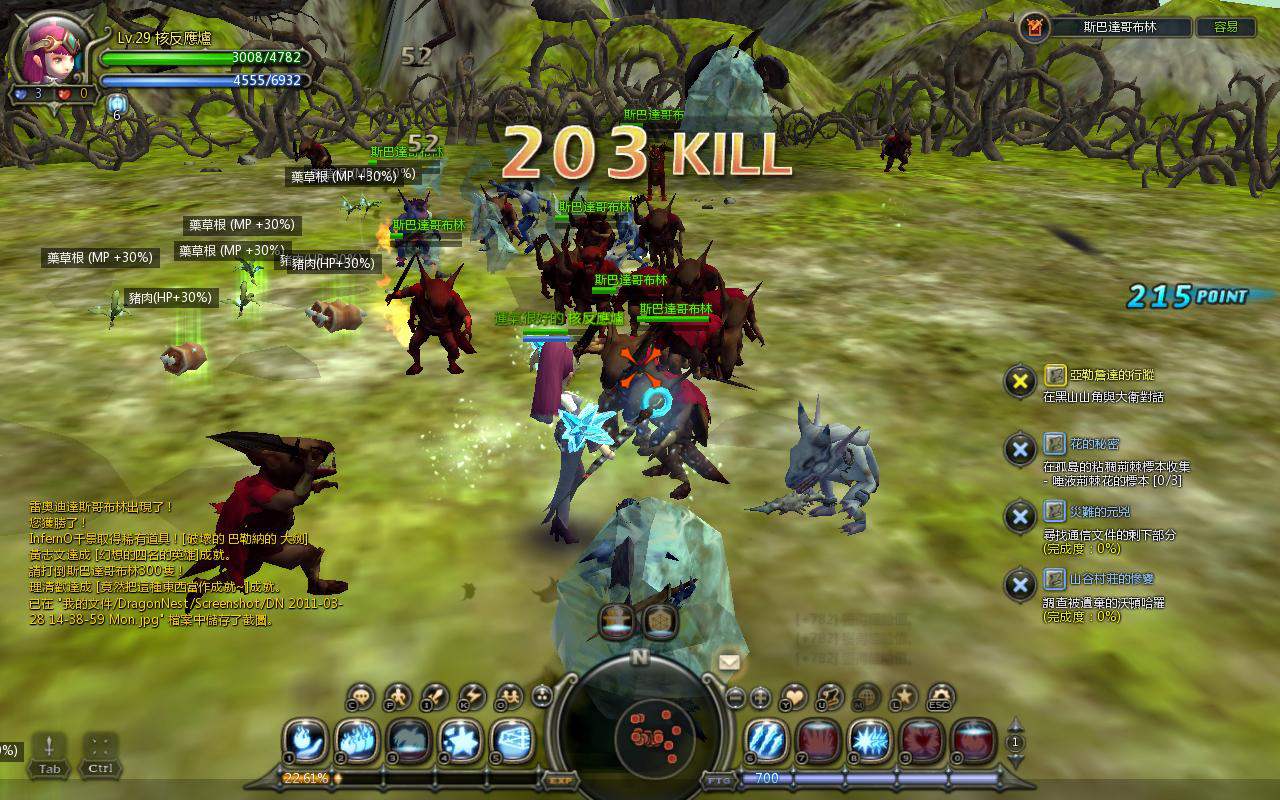Activate the blue claw slash skill in slot 6
Image resolution: width=1280 pixels, height=800 pixels.
[x=767, y=741]
